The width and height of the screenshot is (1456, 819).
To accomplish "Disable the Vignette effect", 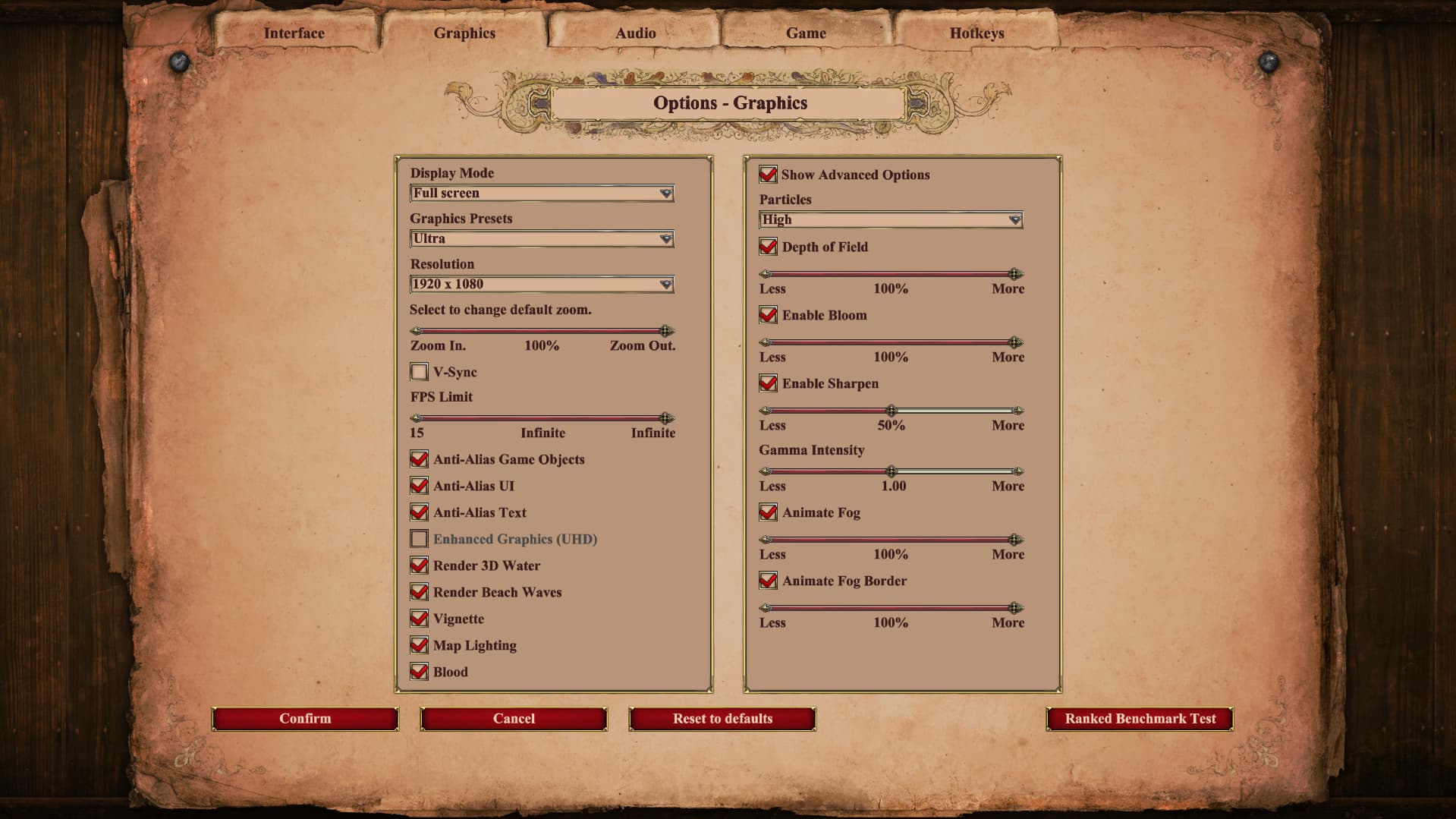I will click(x=420, y=619).
